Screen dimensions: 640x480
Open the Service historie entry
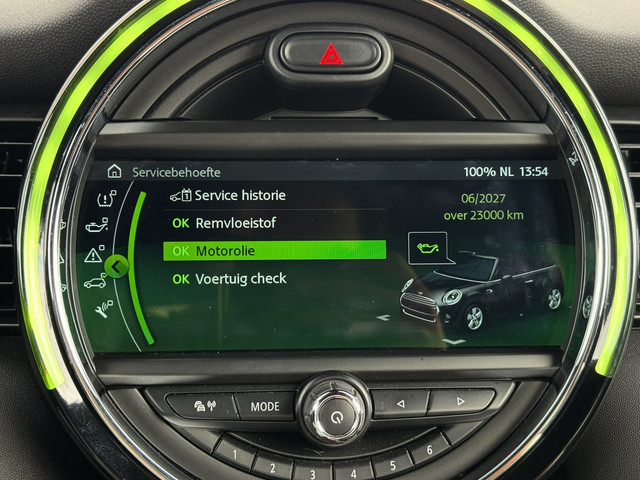238,196
